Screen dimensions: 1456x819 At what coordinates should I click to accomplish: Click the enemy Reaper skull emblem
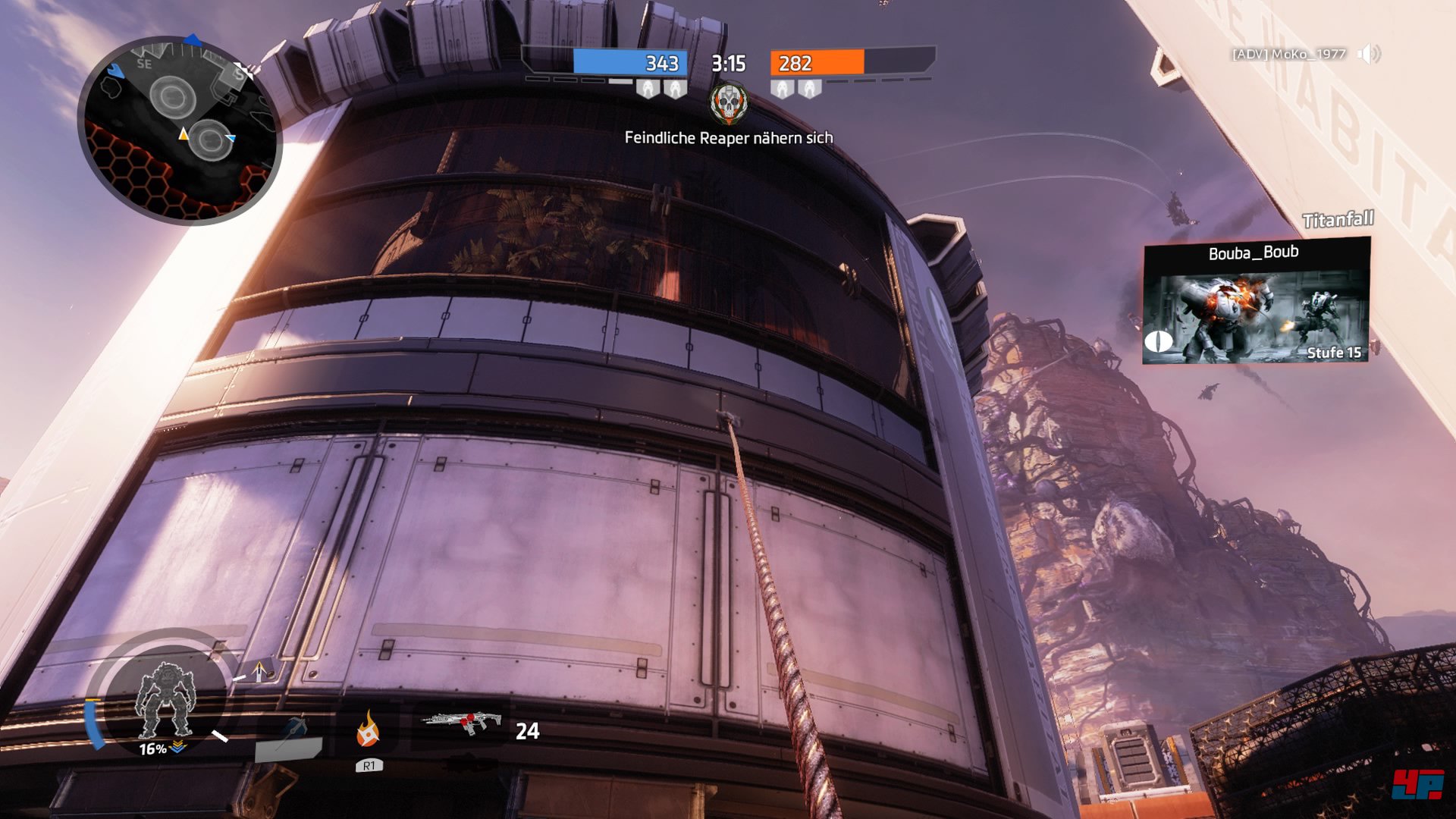[729, 104]
